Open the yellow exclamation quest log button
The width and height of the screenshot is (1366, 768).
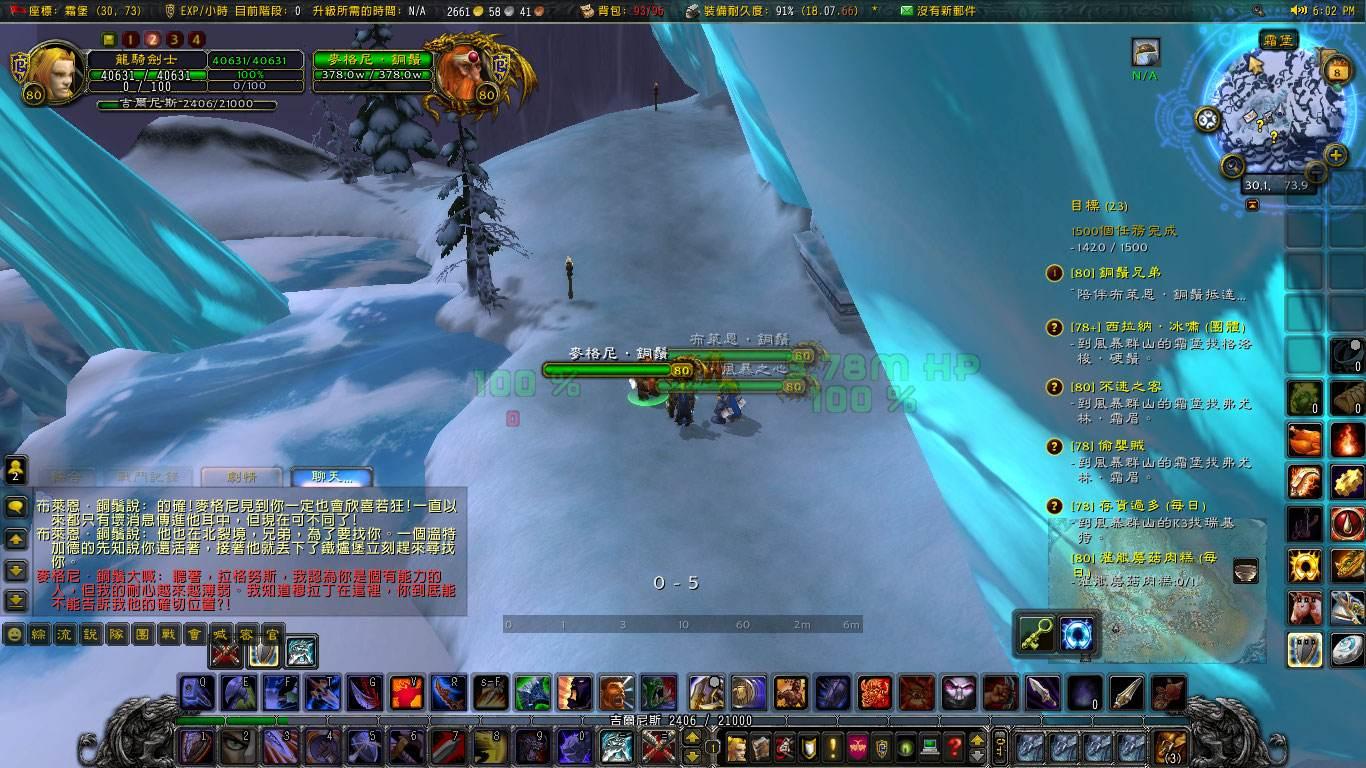tap(832, 746)
